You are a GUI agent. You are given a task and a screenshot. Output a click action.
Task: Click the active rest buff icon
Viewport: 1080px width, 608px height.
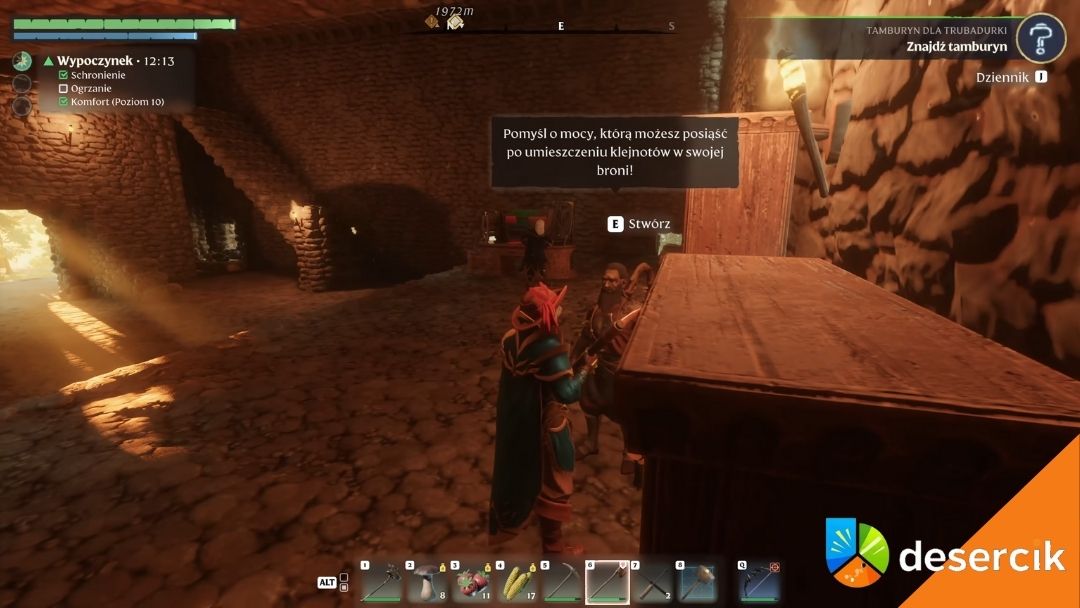pos(22,62)
